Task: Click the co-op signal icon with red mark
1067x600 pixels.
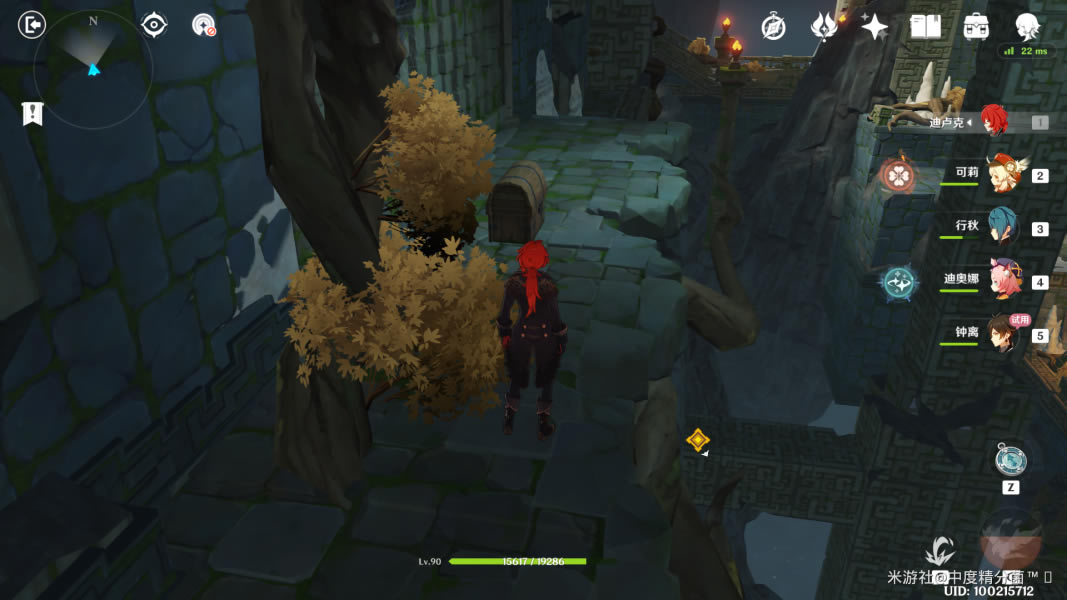Action: click(x=204, y=25)
